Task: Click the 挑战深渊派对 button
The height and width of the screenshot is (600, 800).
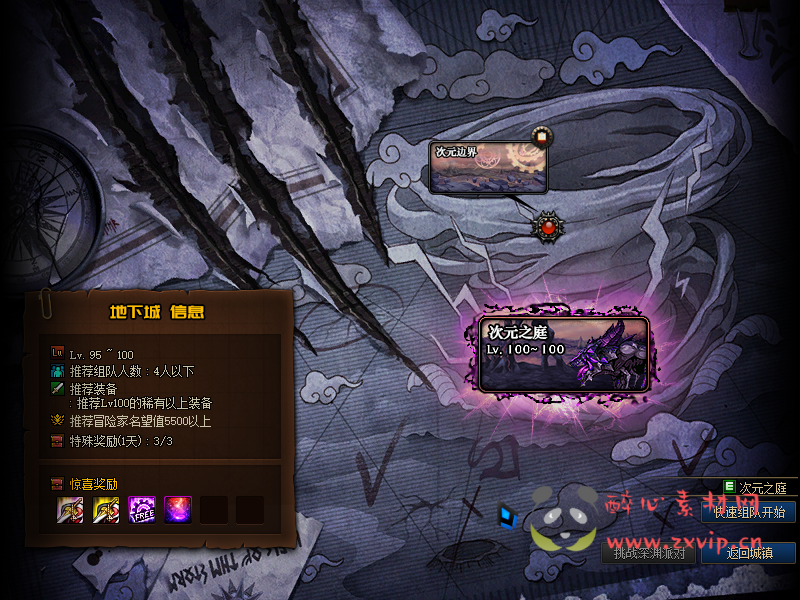Action: click(x=650, y=553)
